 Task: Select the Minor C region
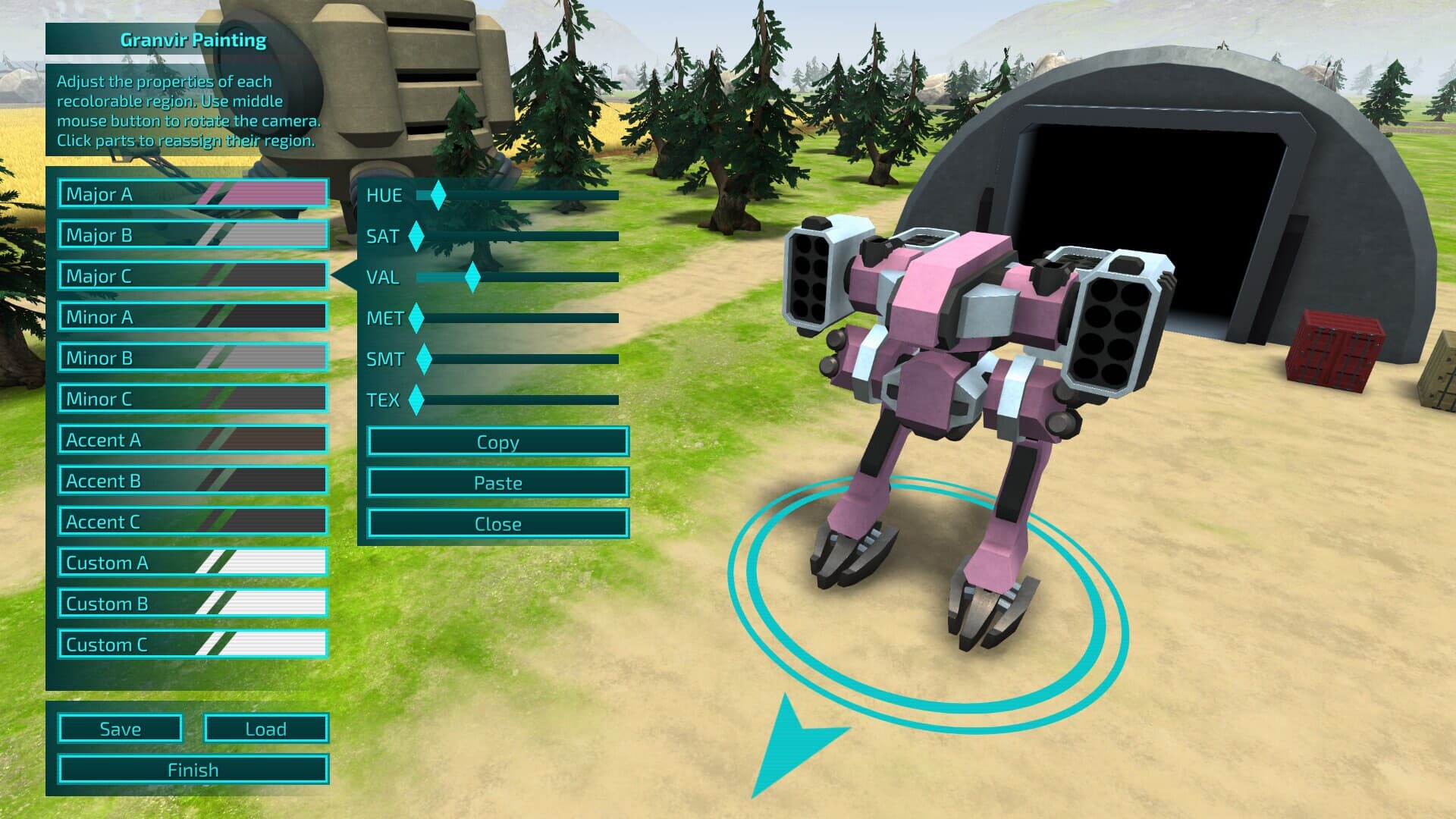(193, 399)
